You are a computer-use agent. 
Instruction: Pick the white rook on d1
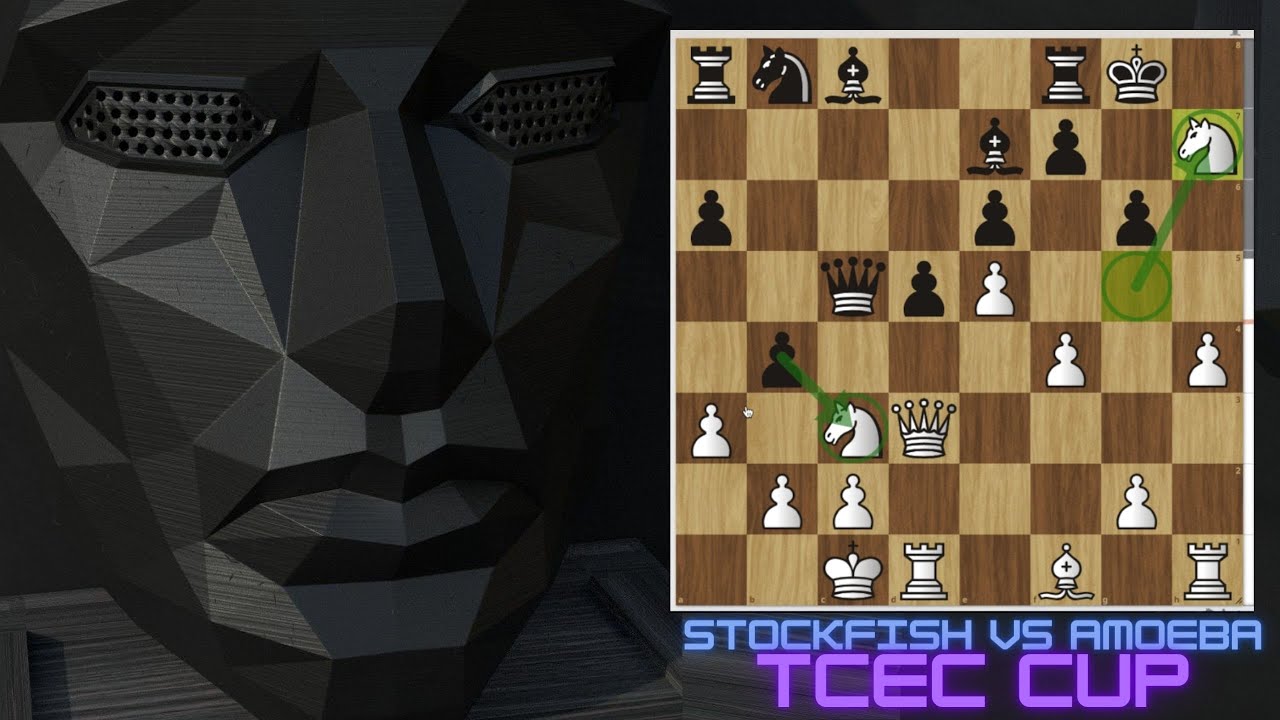pos(923,570)
